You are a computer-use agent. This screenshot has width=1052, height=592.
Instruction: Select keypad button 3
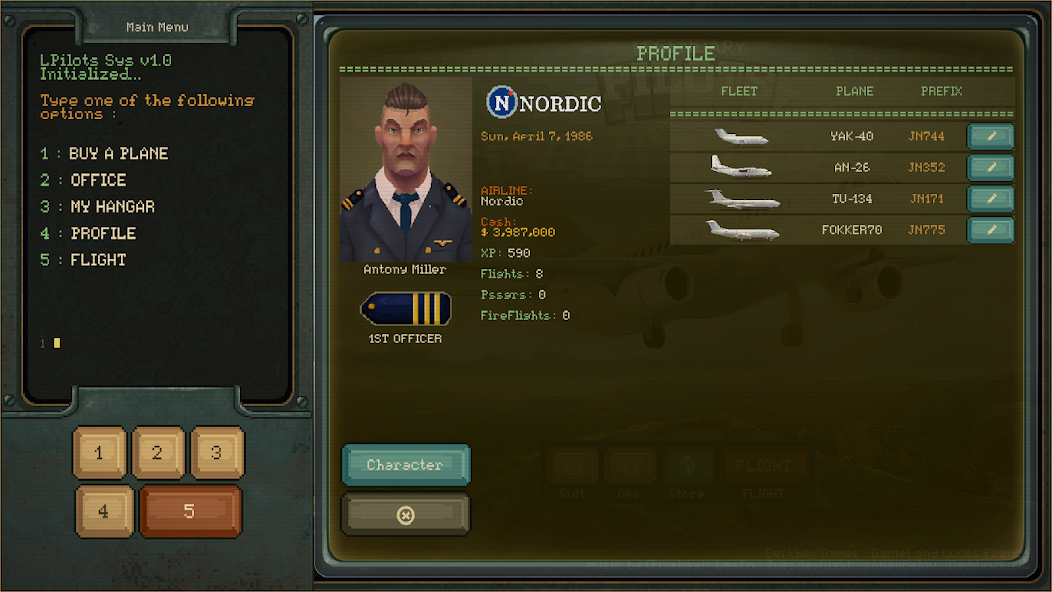(x=217, y=453)
